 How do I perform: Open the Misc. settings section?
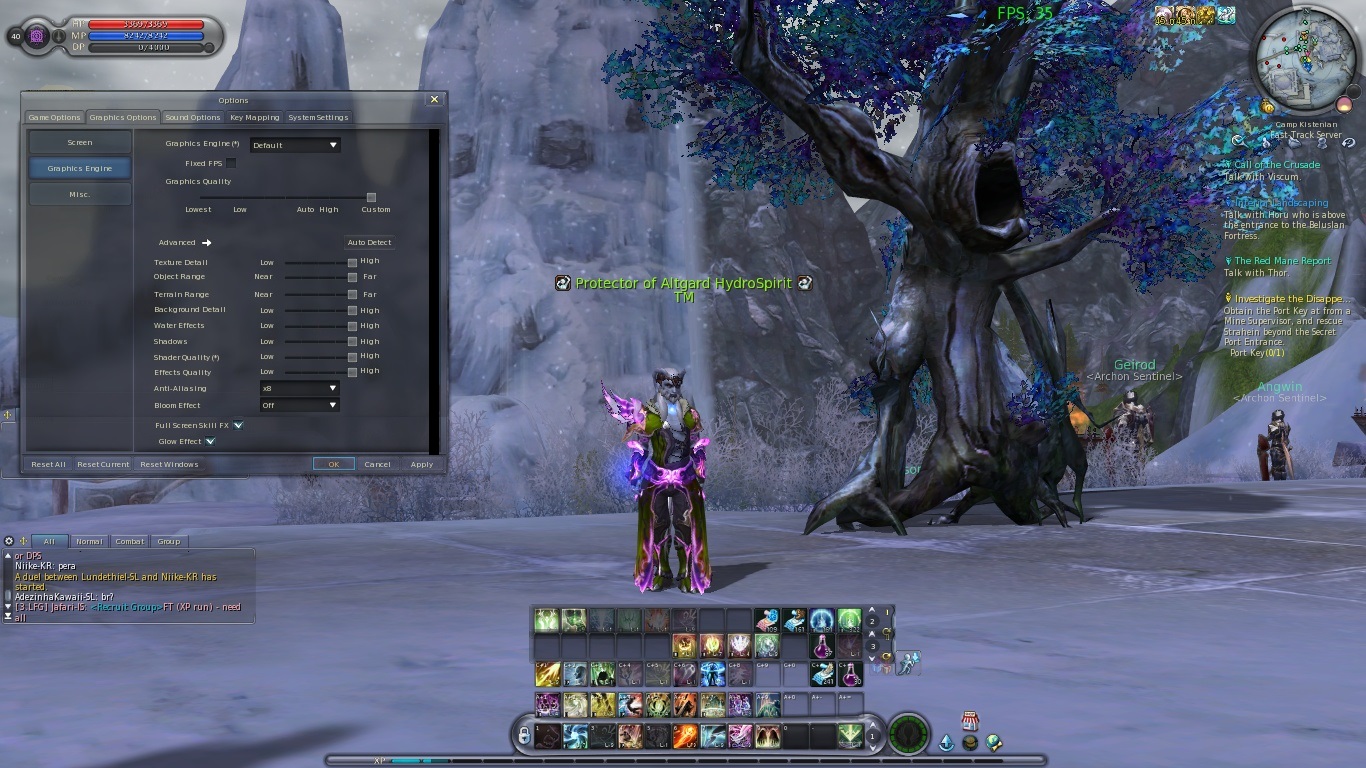(x=80, y=195)
